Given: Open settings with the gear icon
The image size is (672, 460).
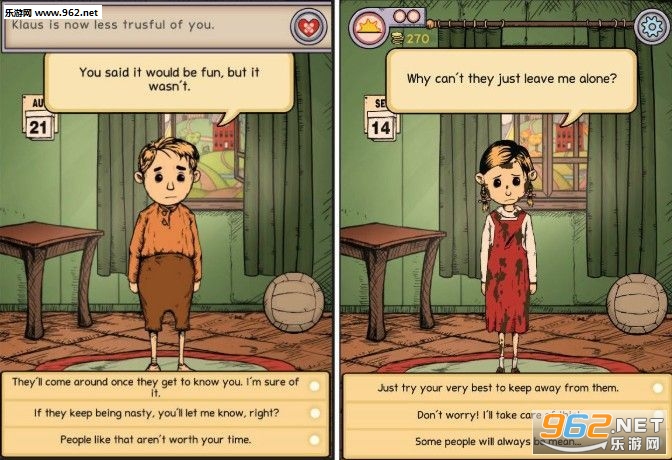Looking at the screenshot, I should click(652, 25).
